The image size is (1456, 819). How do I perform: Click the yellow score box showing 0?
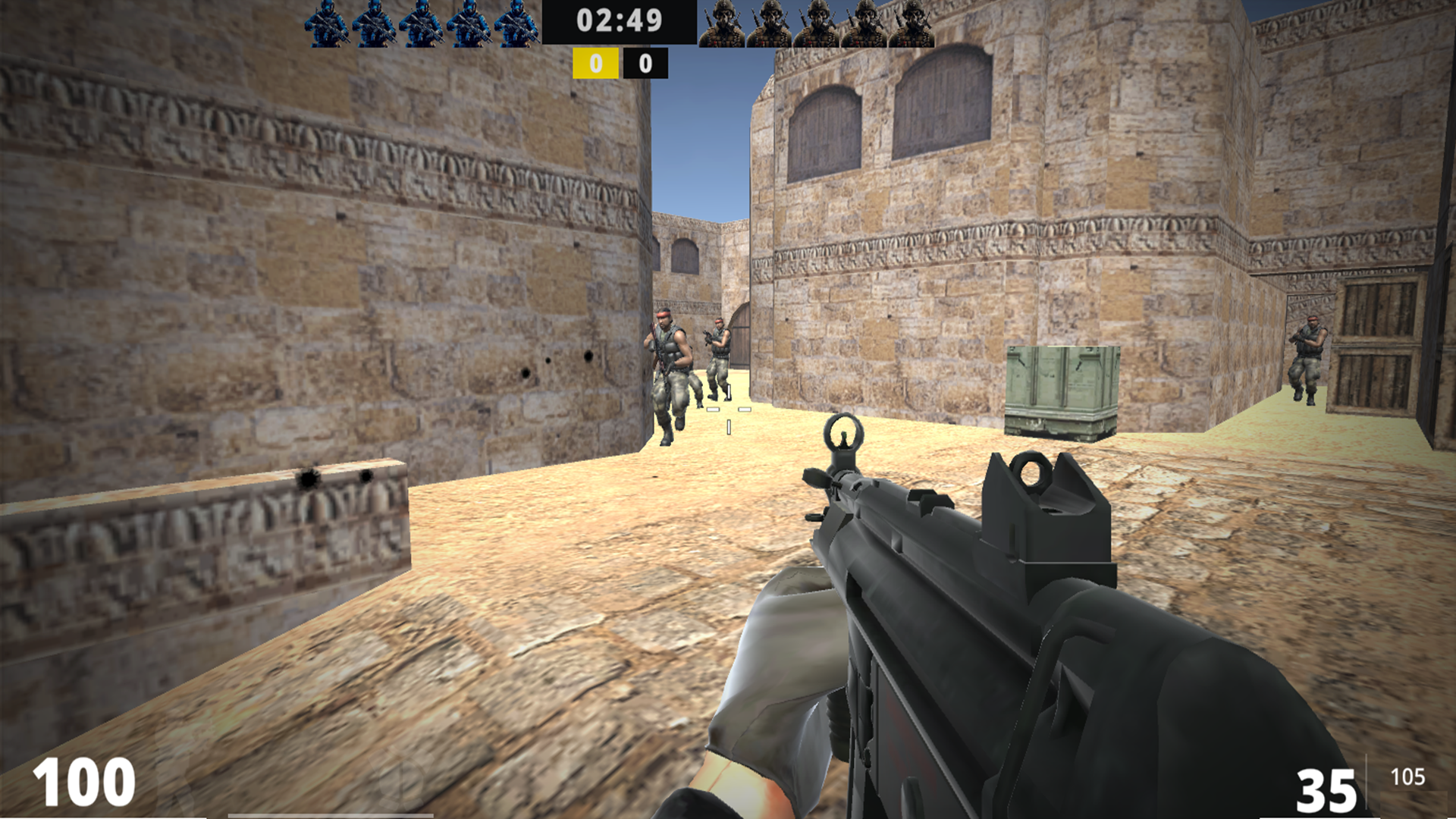[x=596, y=64]
